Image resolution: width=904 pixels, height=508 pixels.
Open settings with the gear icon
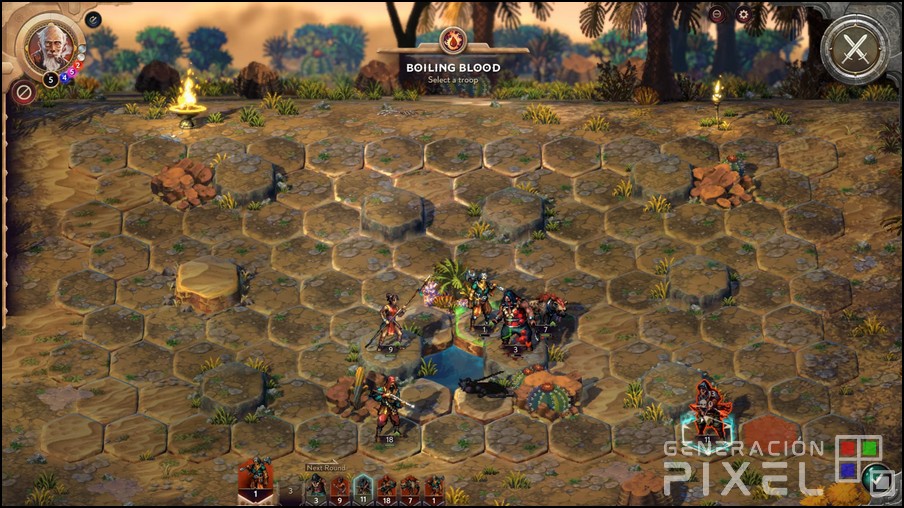coord(743,14)
